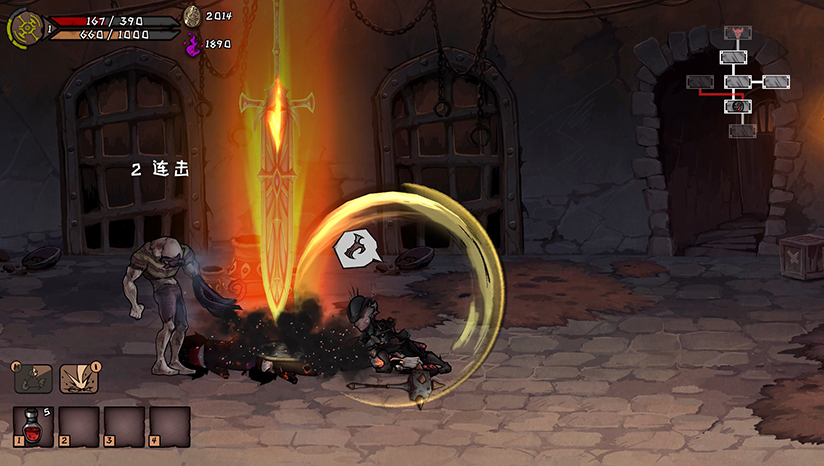824x466 pixels.
Task: Use the red health potion in slot 1
Action: coord(33,425)
